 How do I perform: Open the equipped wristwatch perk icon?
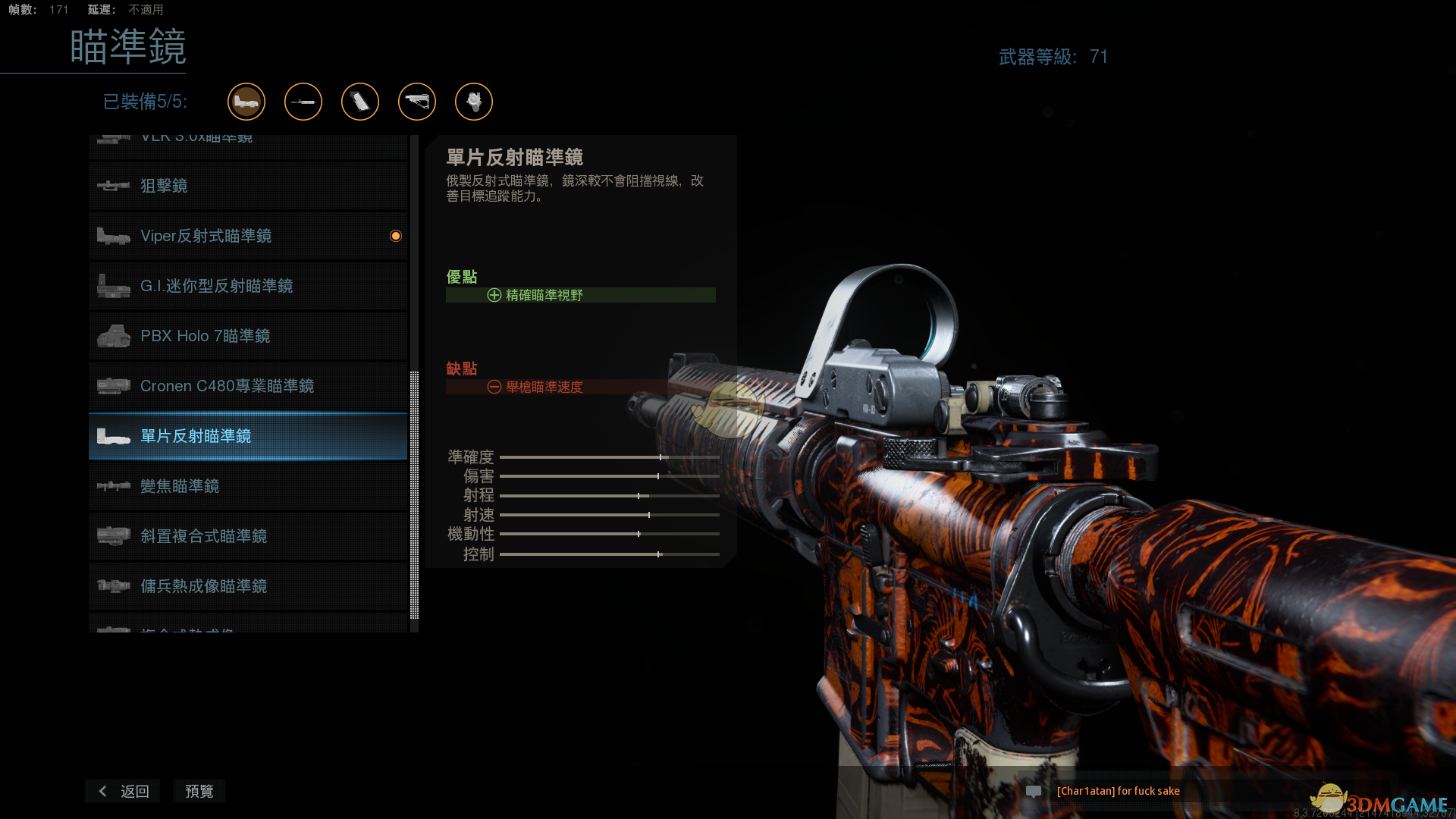[474, 102]
